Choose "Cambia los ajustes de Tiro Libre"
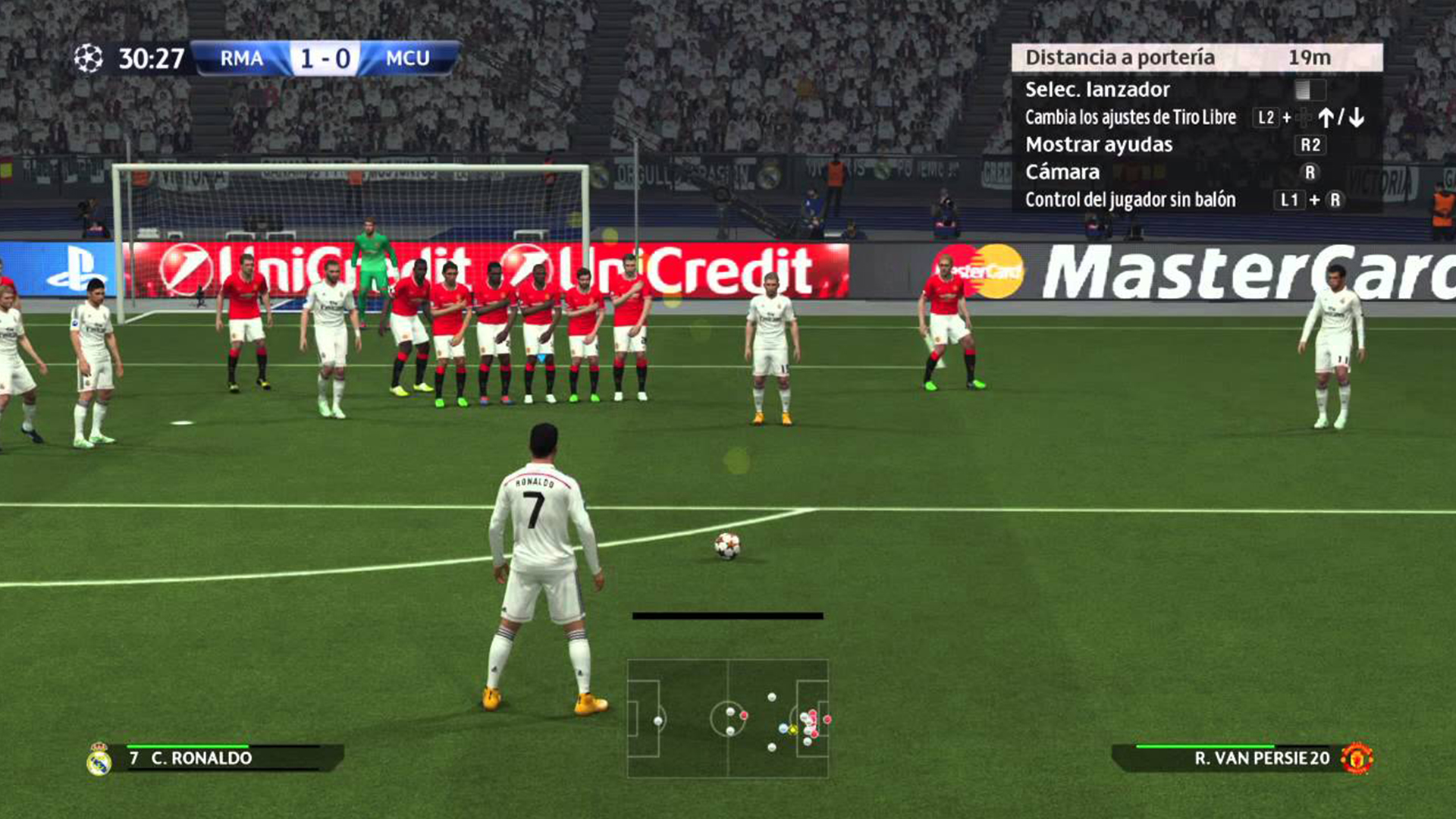The image size is (1456, 819). point(1130,118)
